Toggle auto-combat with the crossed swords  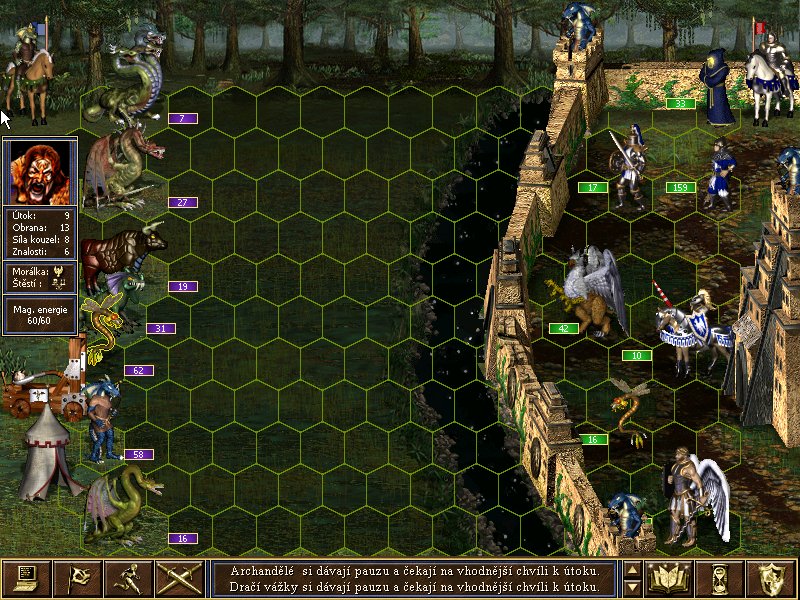pyautogui.click(x=180, y=578)
